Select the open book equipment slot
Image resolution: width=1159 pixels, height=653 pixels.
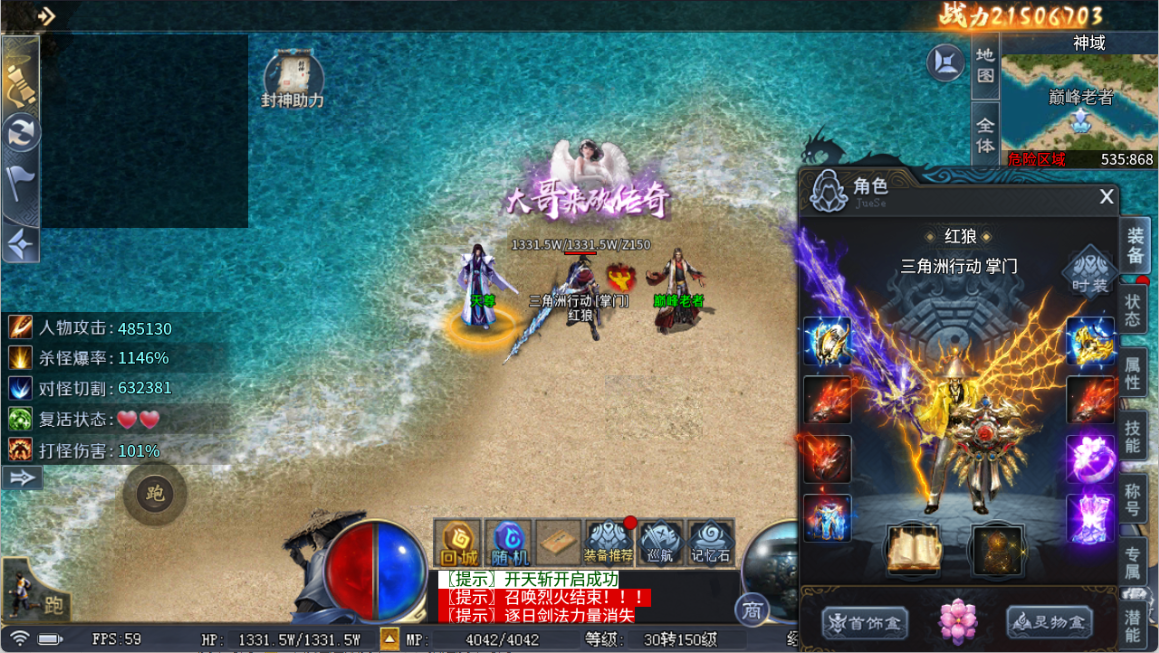tap(913, 547)
